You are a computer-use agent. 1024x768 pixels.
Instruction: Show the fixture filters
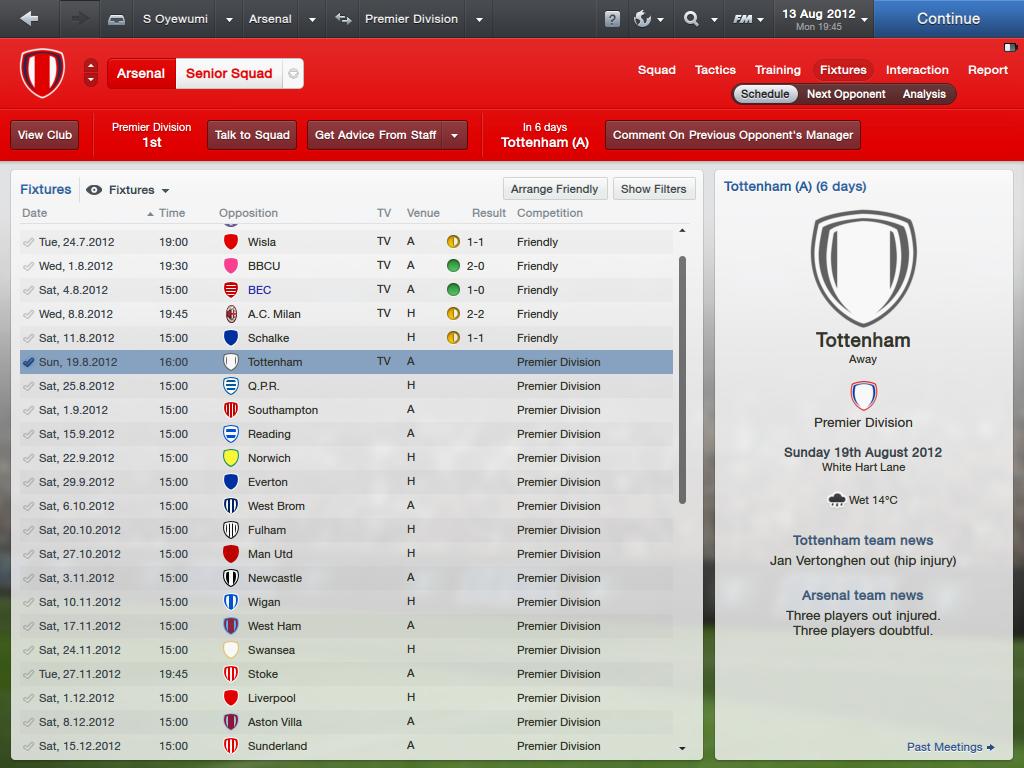point(653,189)
